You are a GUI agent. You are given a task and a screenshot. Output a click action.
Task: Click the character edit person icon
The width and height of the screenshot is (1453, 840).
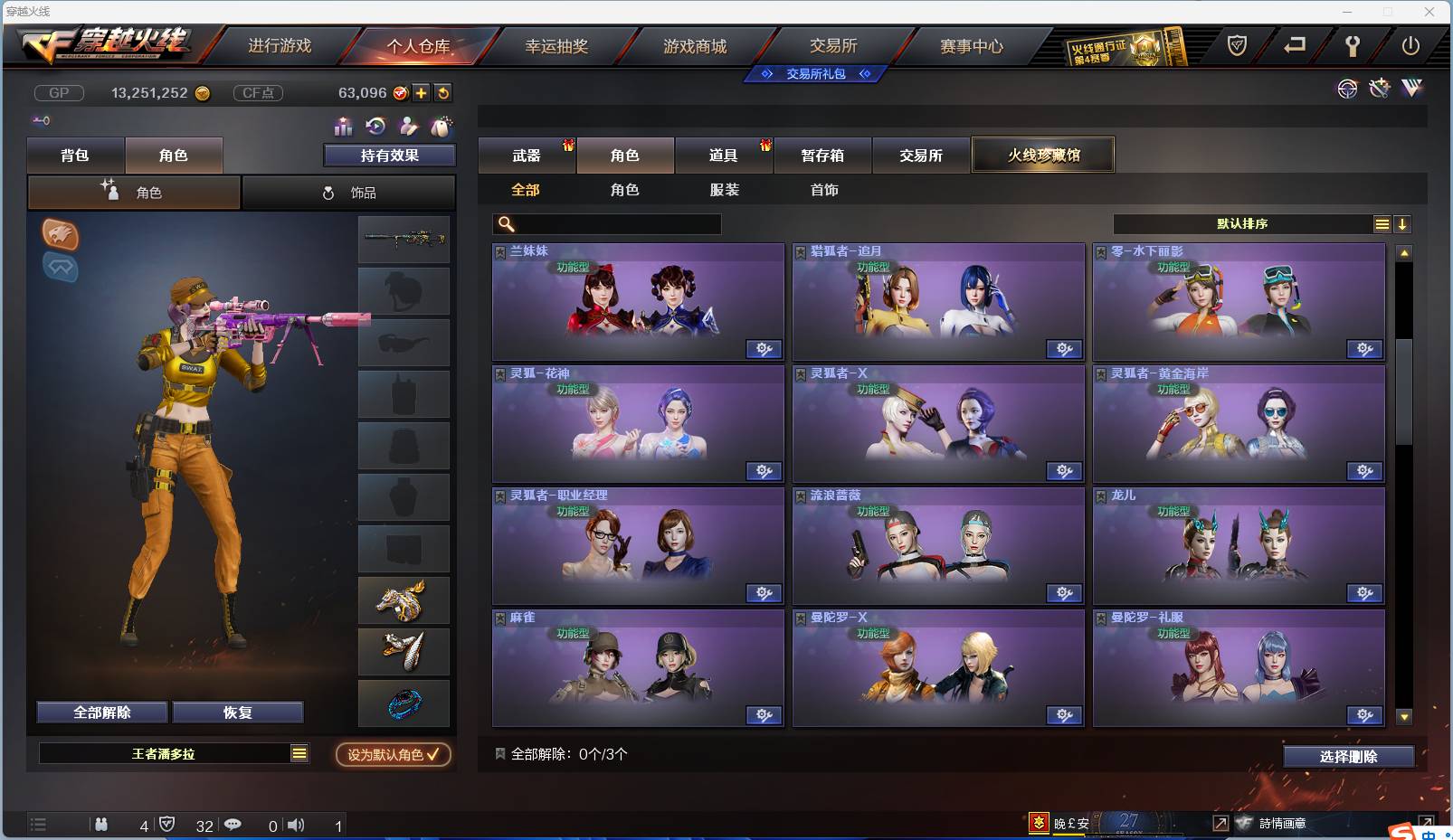pos(409,127)
